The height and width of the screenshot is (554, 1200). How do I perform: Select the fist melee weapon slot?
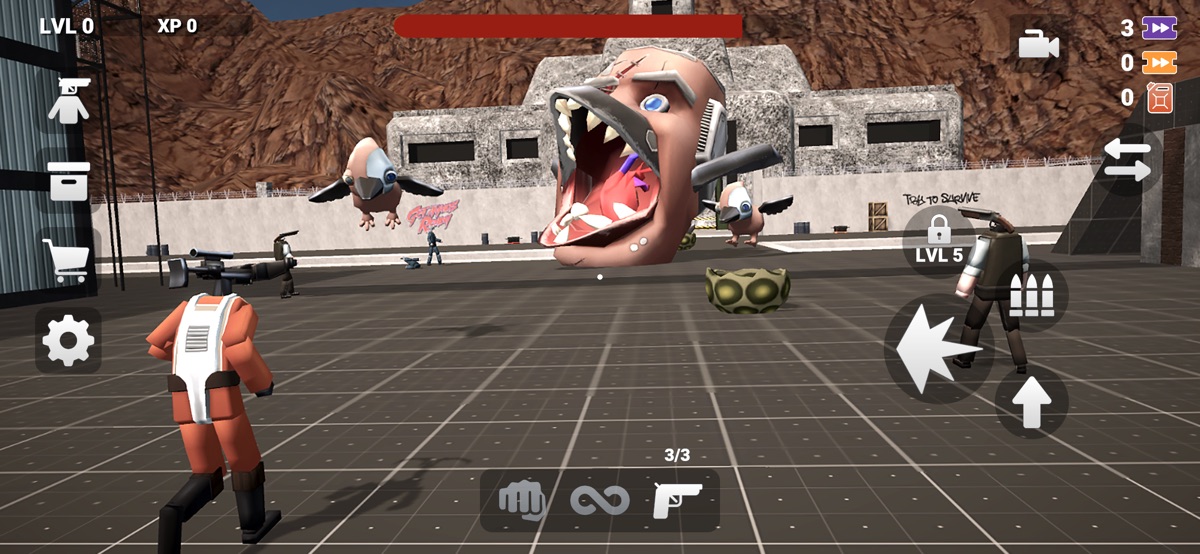click(x=521, y=500)
